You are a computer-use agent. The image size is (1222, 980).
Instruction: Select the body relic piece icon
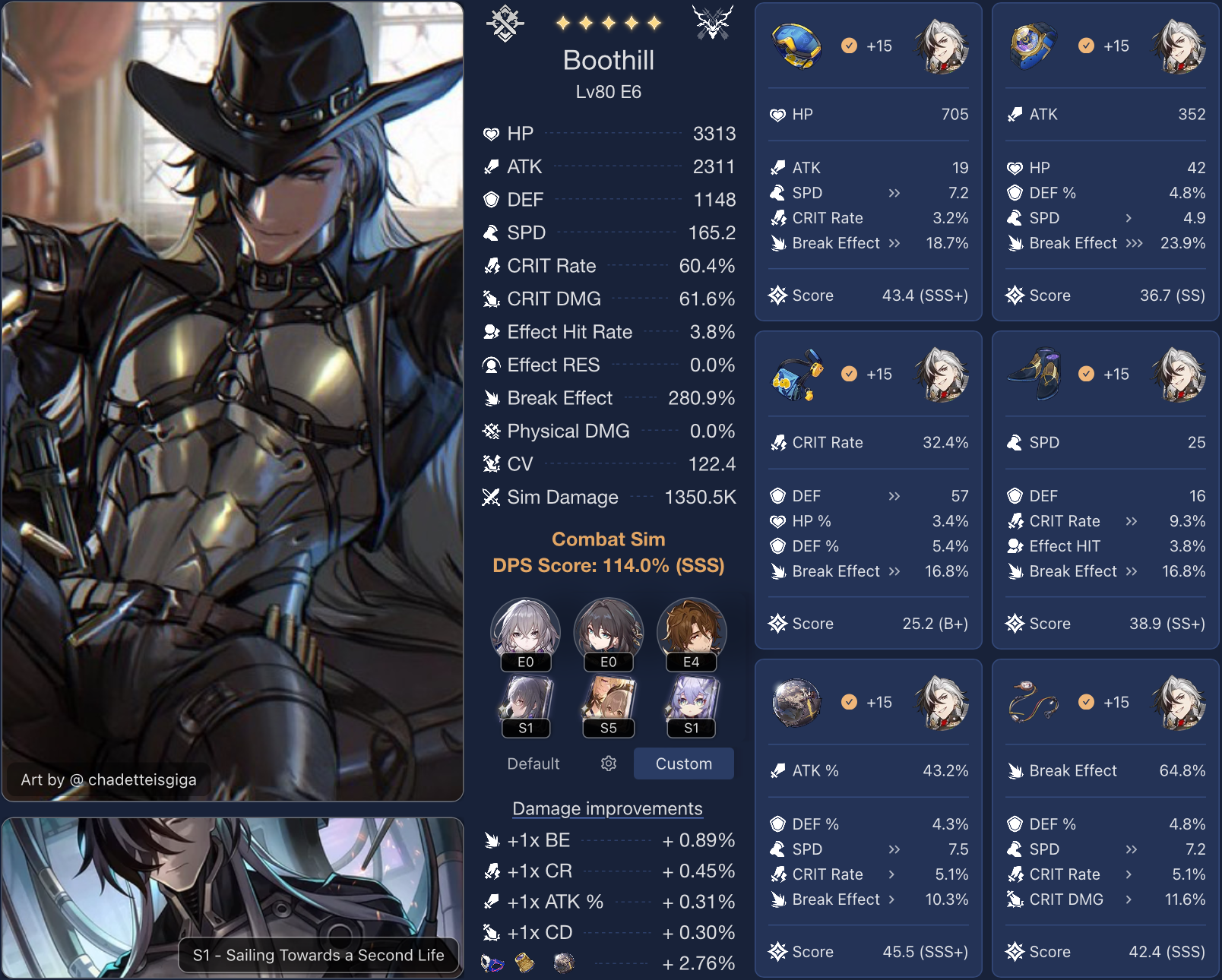[796, 374]
